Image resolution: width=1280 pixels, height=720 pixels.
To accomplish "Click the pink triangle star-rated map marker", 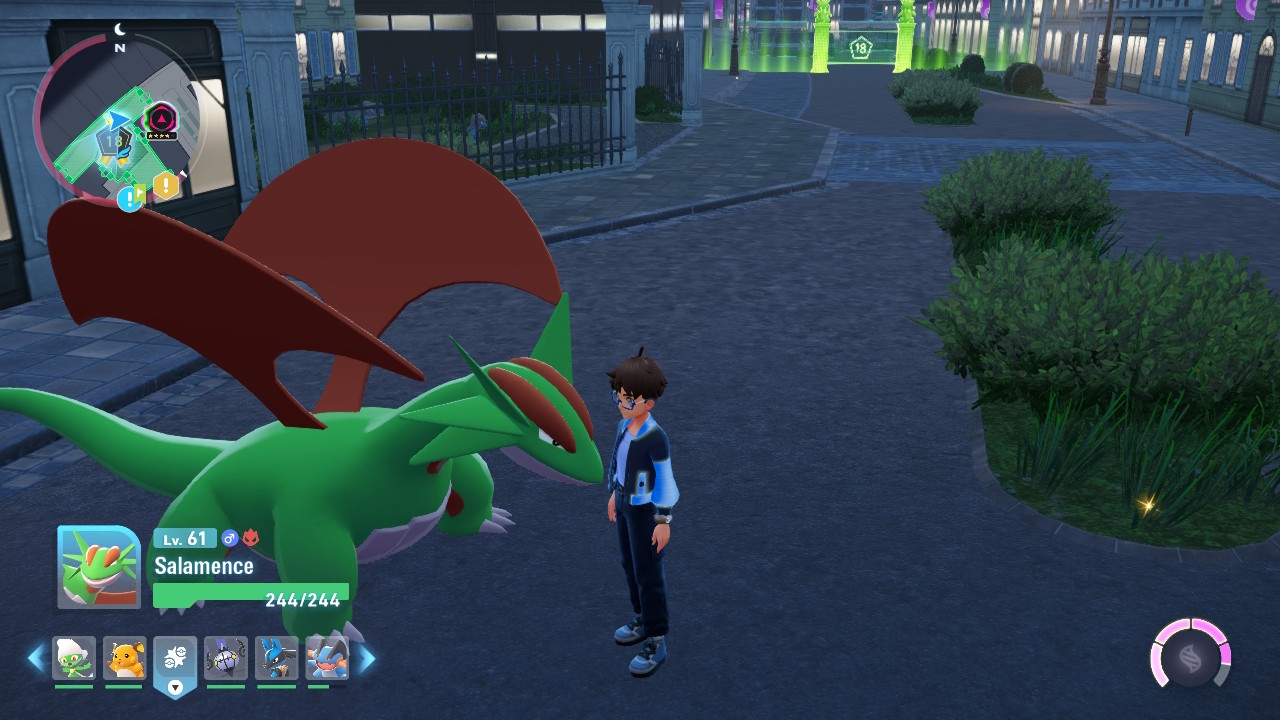I will tap(160, 119).
